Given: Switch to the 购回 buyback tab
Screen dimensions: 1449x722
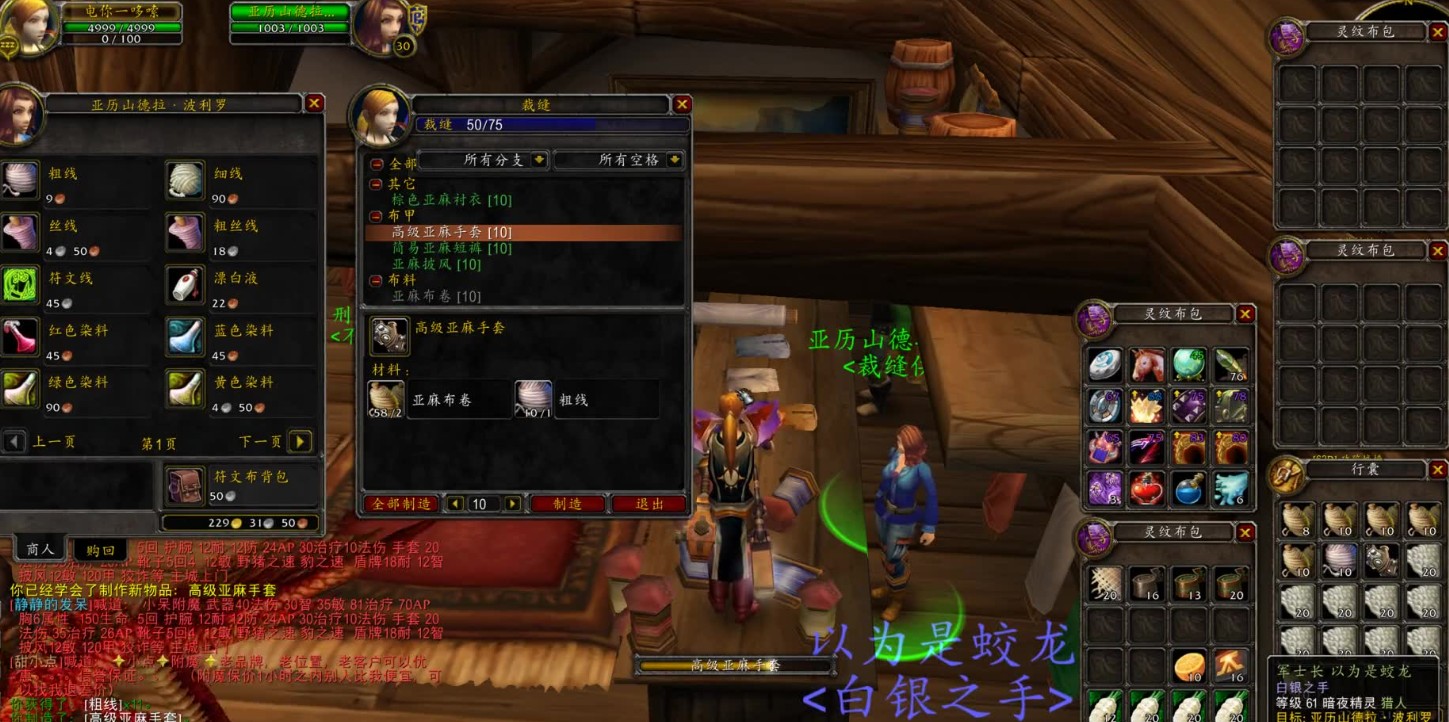Looking at the screenshot, I should click(100, 548).
